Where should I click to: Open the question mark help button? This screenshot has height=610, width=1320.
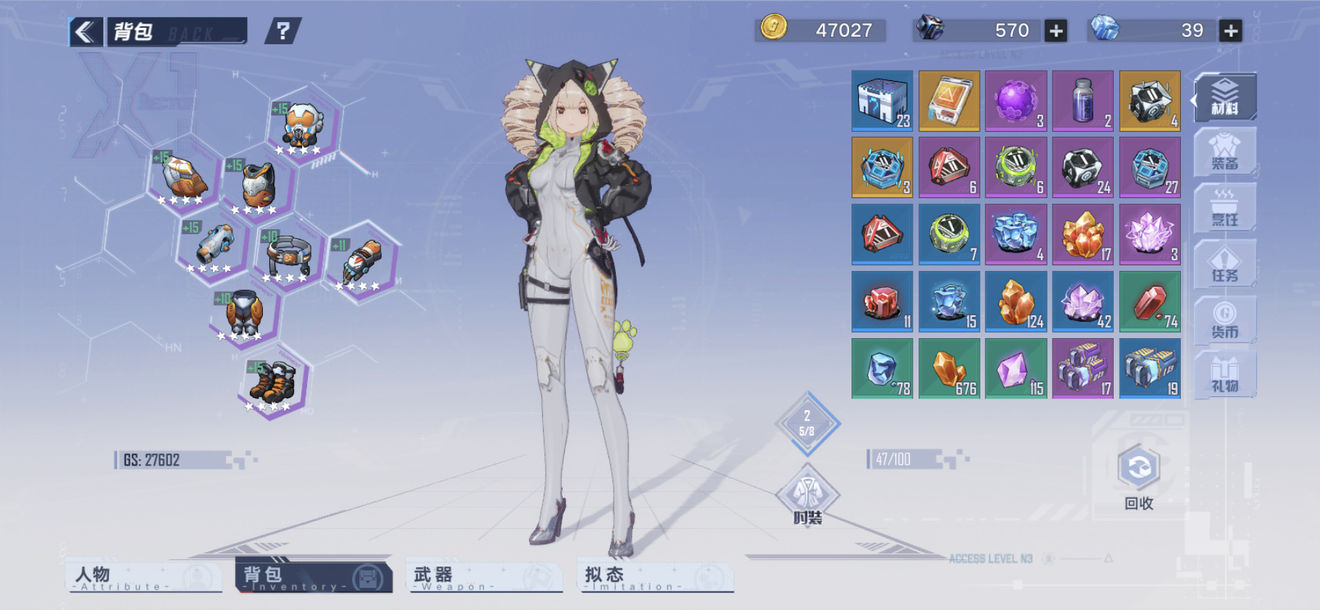[x=283, y=31]
